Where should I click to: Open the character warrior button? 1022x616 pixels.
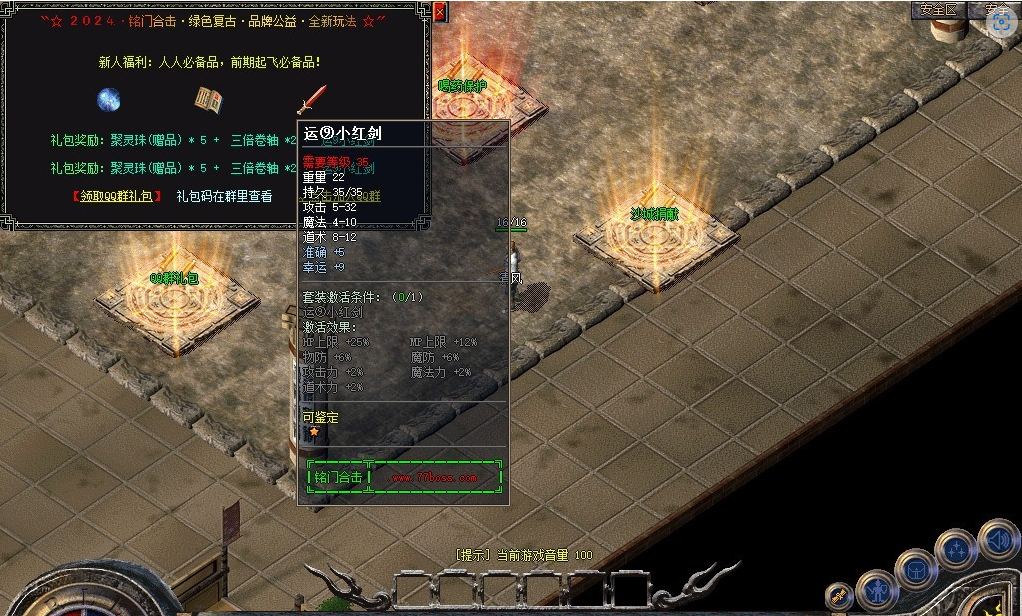[877, 590]
